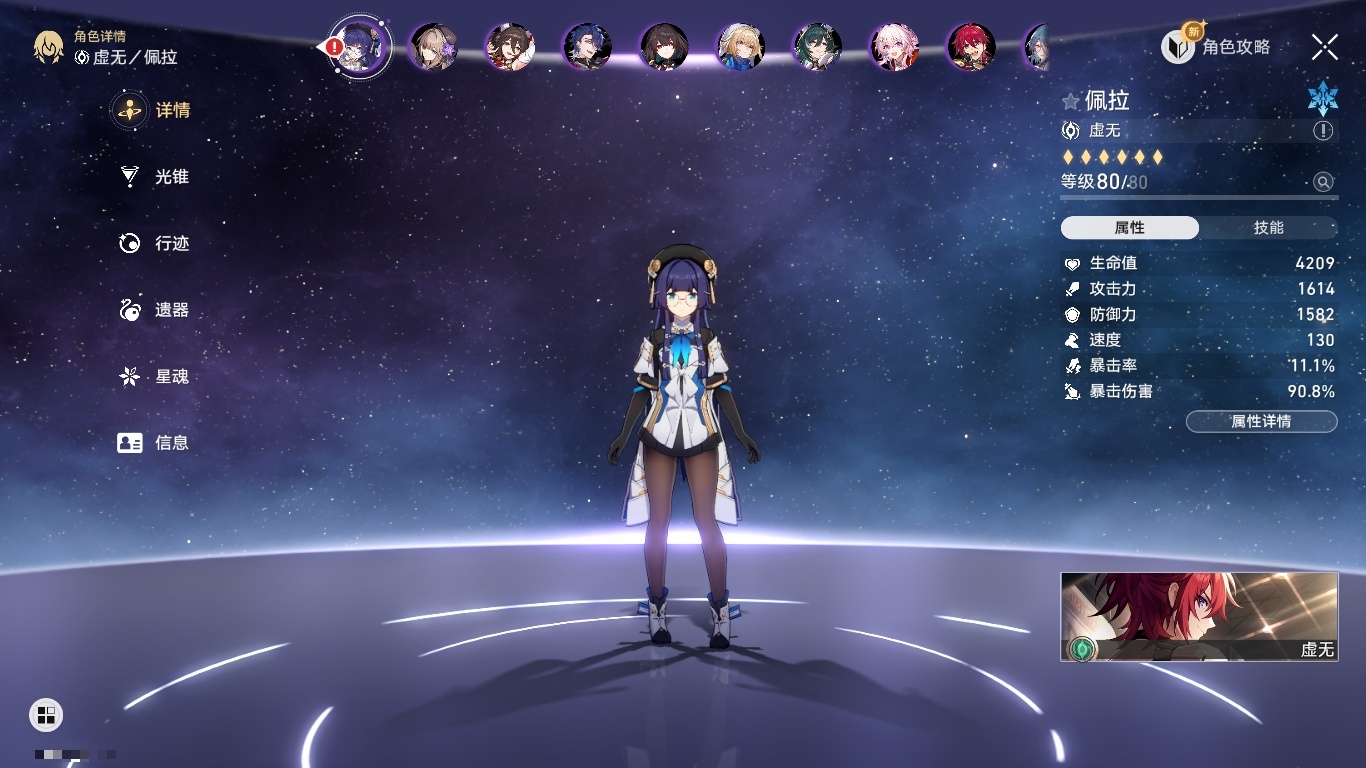The image size is (1366, 768).
Task: Open the 遗器 relics menu
Action: pyautogui.click(x=155, y=310)
